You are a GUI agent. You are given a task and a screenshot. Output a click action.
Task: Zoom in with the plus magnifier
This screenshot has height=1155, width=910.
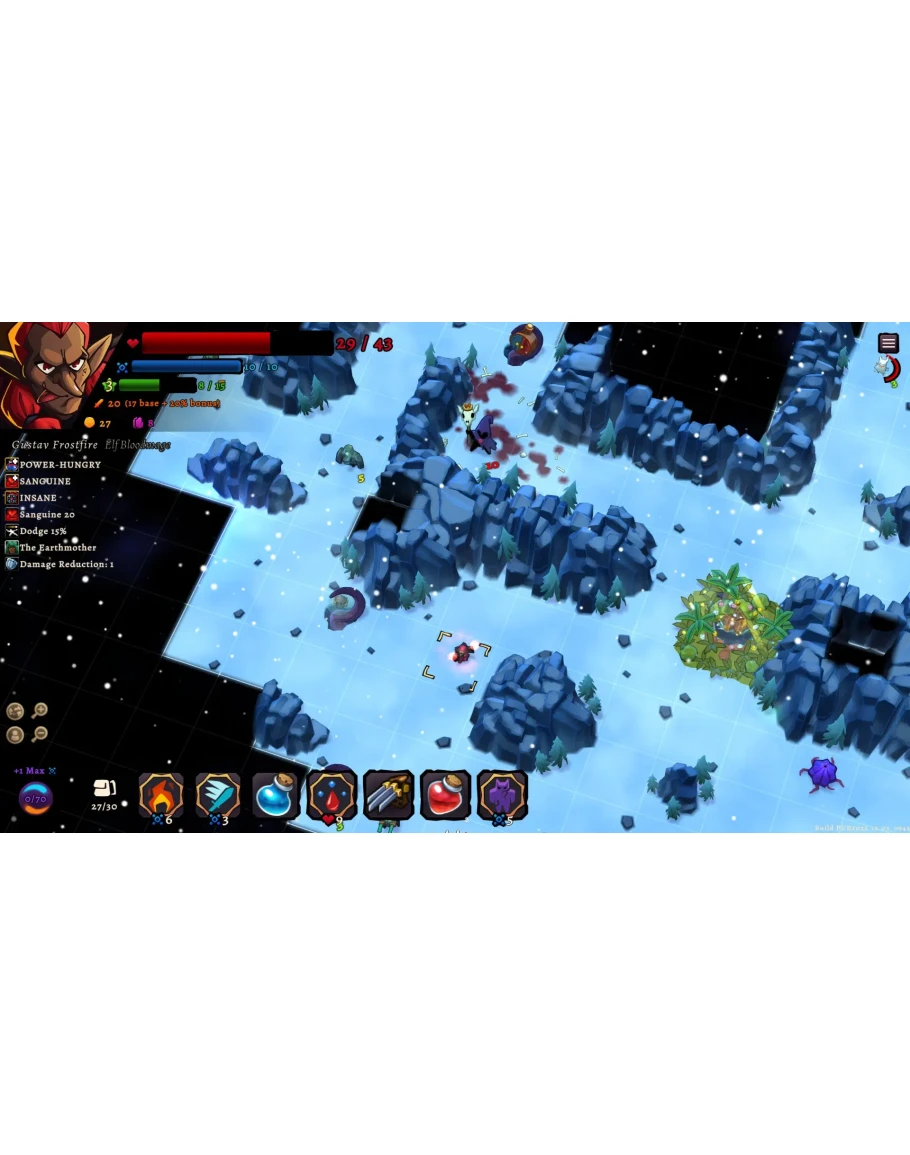coord(40,711)
